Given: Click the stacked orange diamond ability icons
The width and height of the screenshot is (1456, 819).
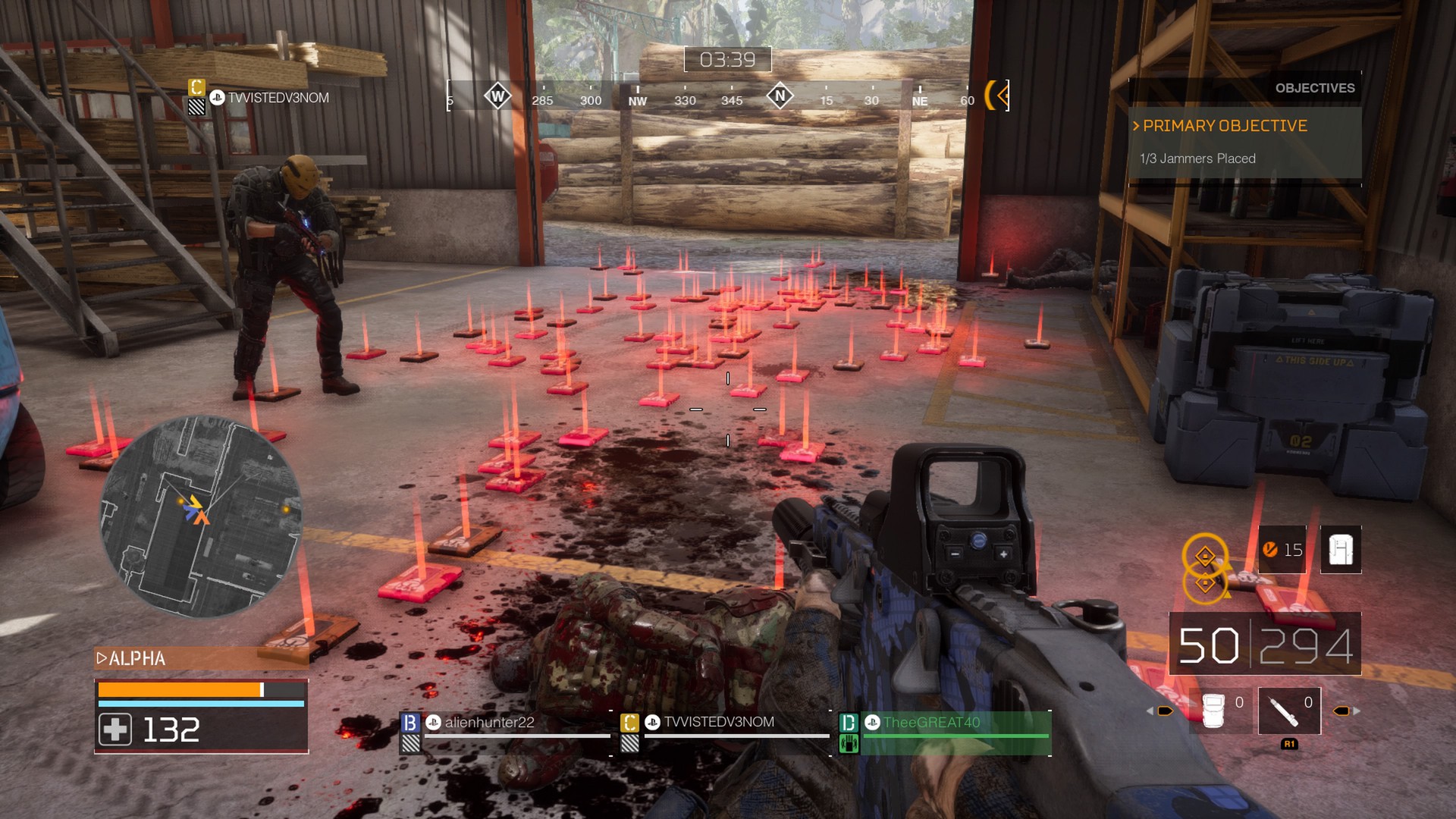Looking at the screenshot, I should click(x=1205, y=569).
